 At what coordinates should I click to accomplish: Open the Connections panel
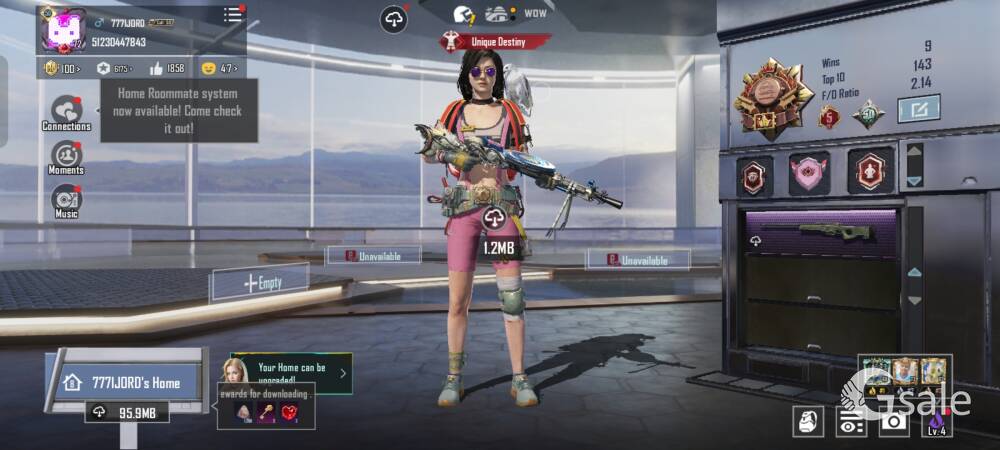point(66,111)
